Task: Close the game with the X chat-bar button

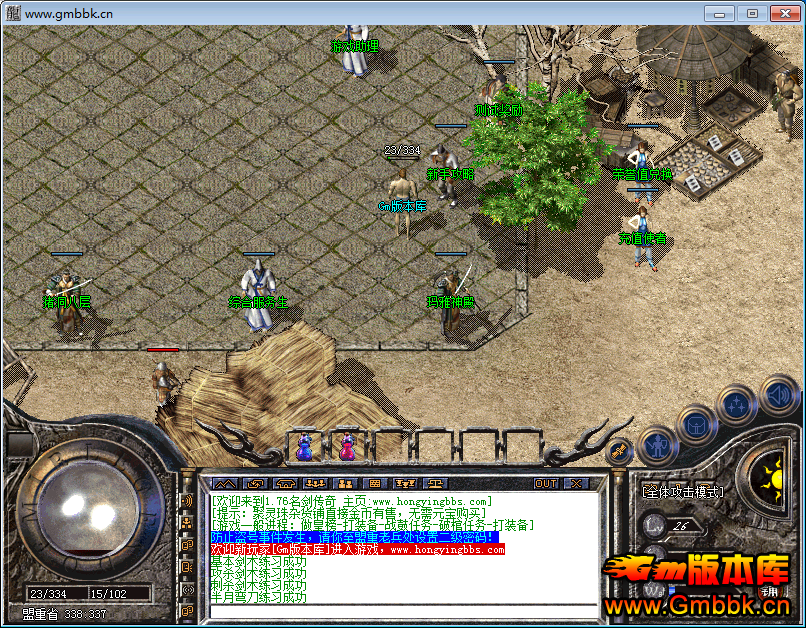Action: (575, 484)
